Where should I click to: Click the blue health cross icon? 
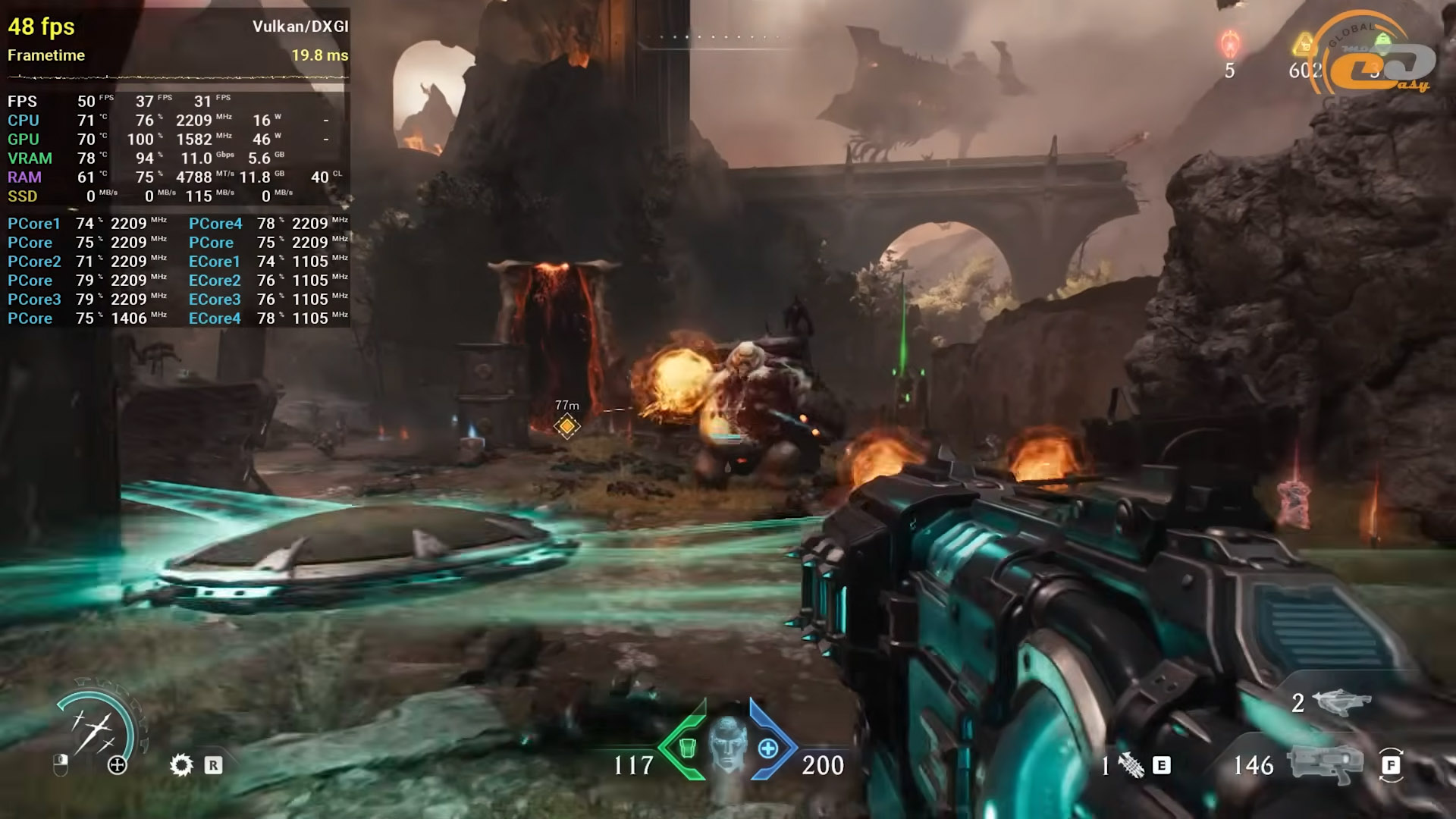coord(768,748)
